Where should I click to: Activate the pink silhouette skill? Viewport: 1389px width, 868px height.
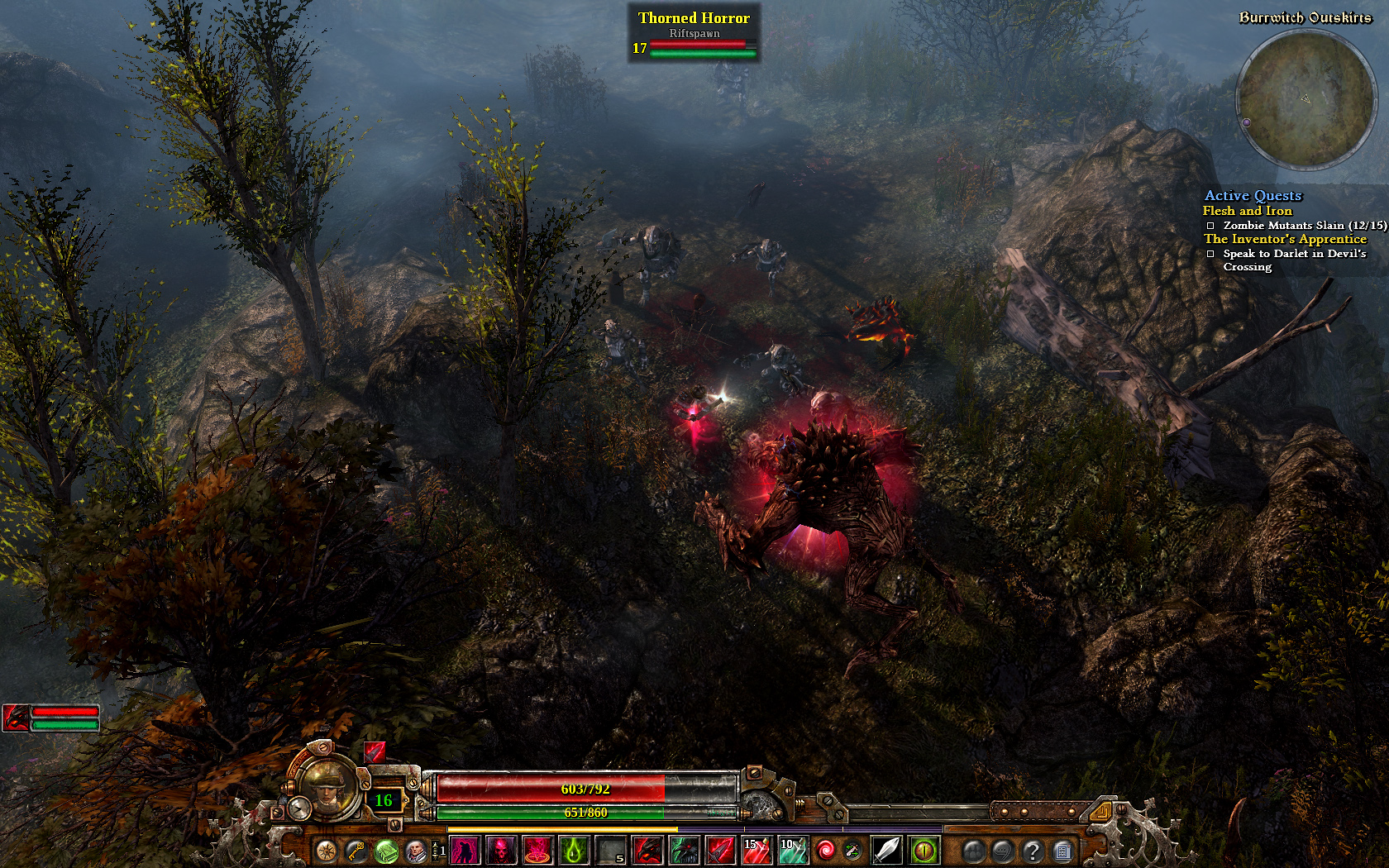(465, 850)
